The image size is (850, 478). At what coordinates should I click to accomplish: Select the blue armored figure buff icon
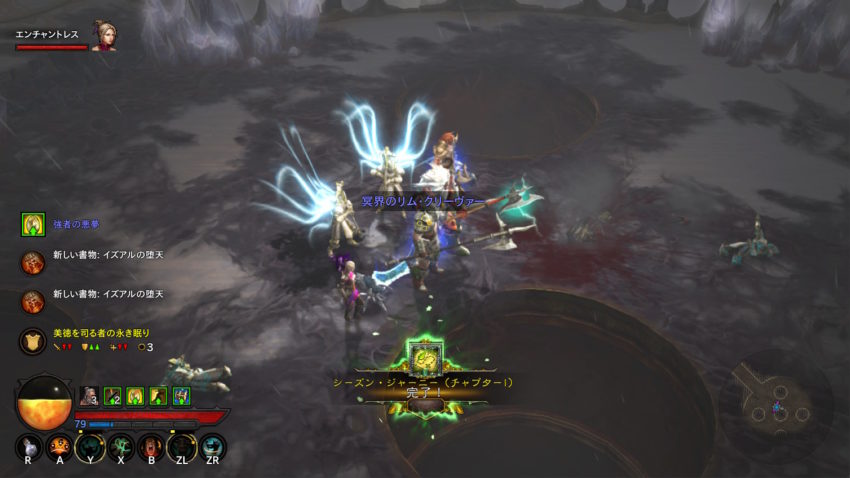pyautogui.click(x=181, y=395)
